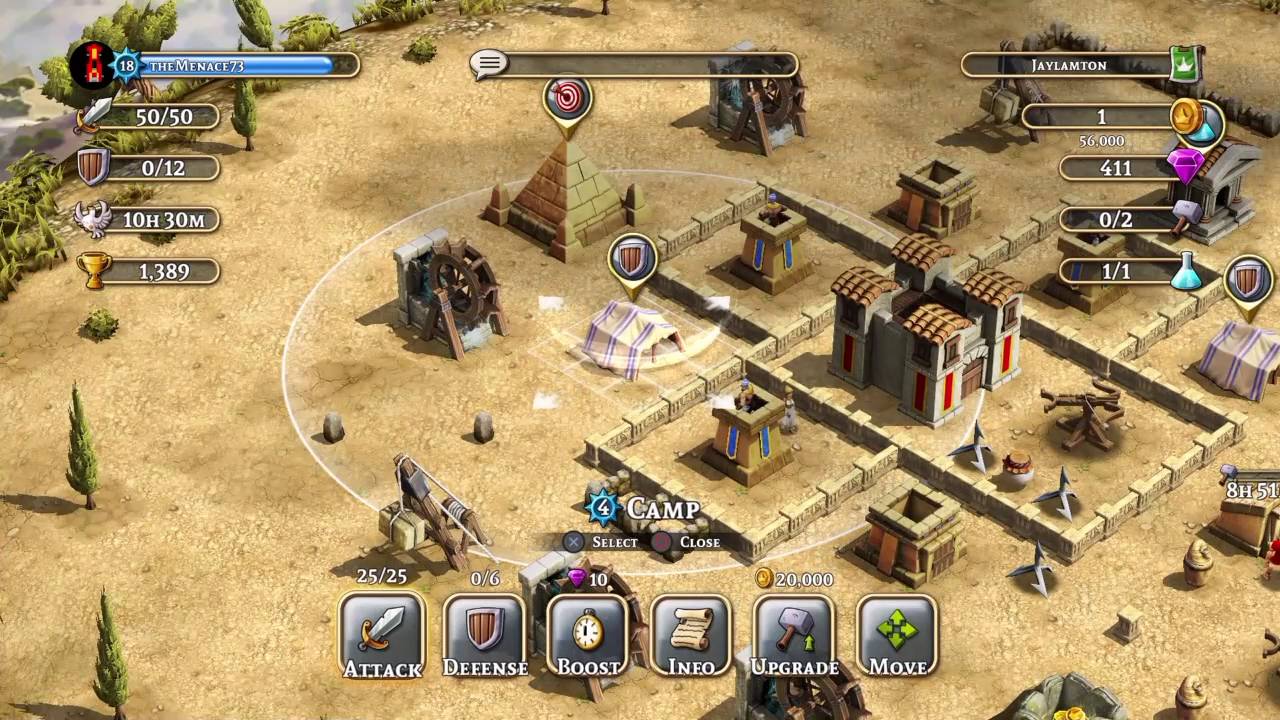
Task: Select the Attack sword button
Action: click(x=382, y=636)
